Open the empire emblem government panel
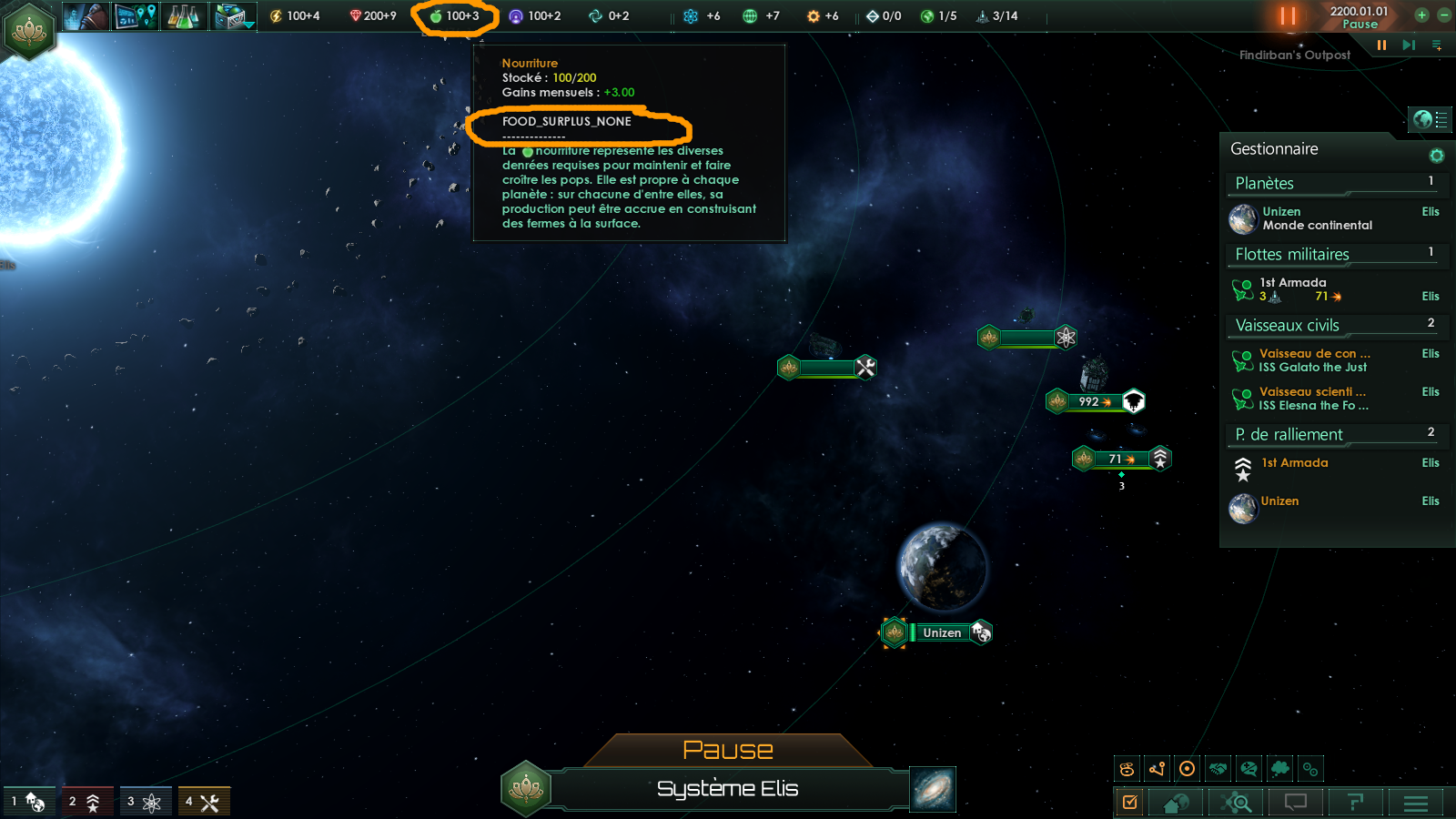This screenshot has height=819, width=1456. pos(30,30)
